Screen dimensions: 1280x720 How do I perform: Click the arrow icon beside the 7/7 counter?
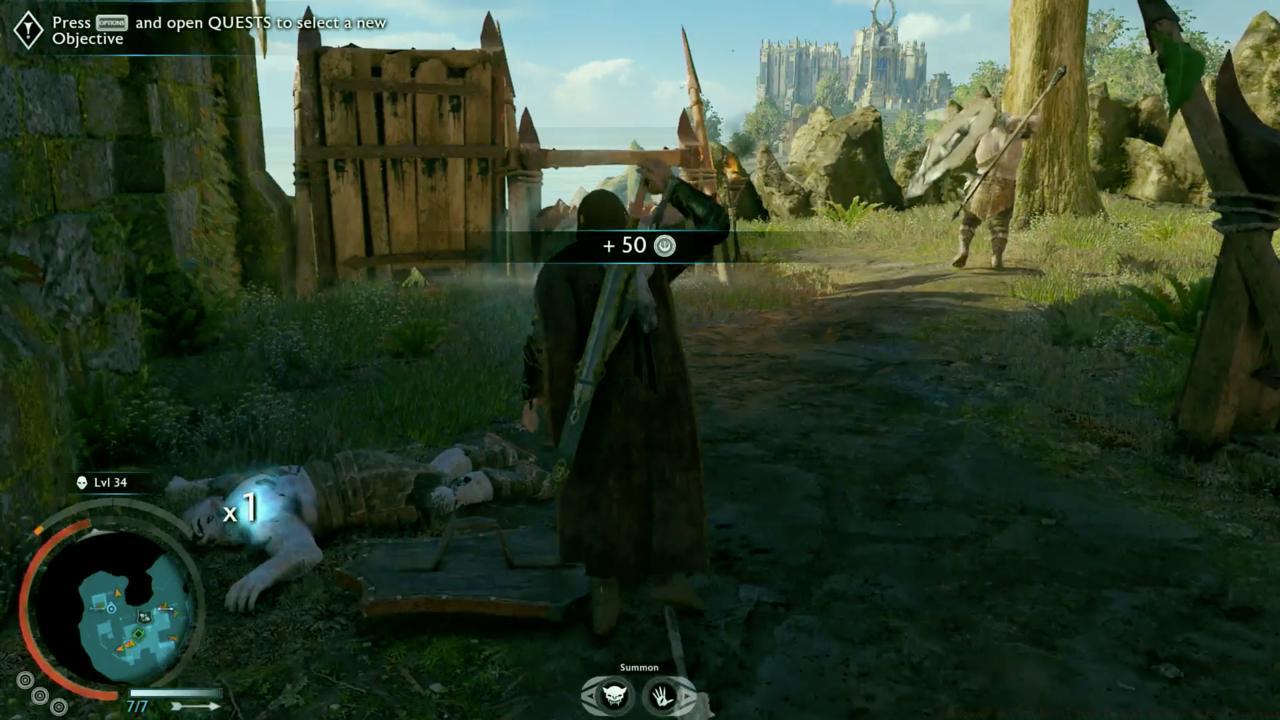[195, 706]
